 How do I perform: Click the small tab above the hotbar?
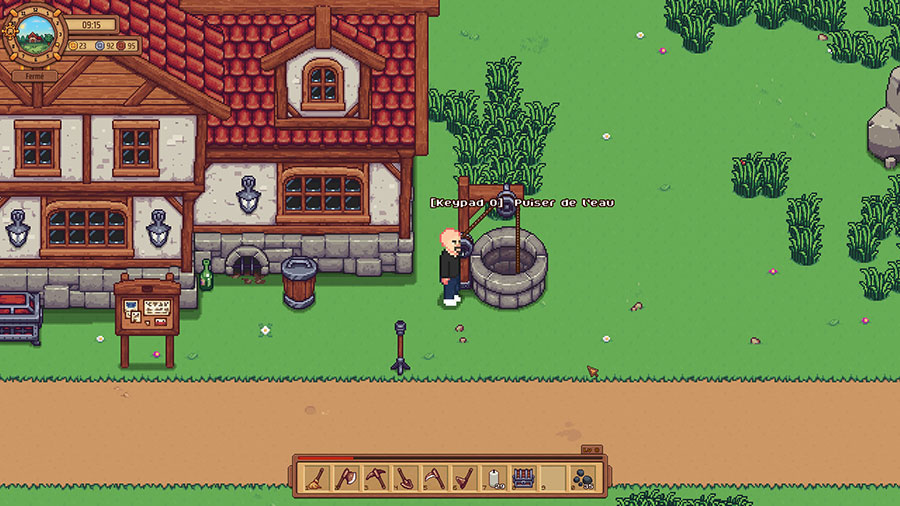(590, 451)
